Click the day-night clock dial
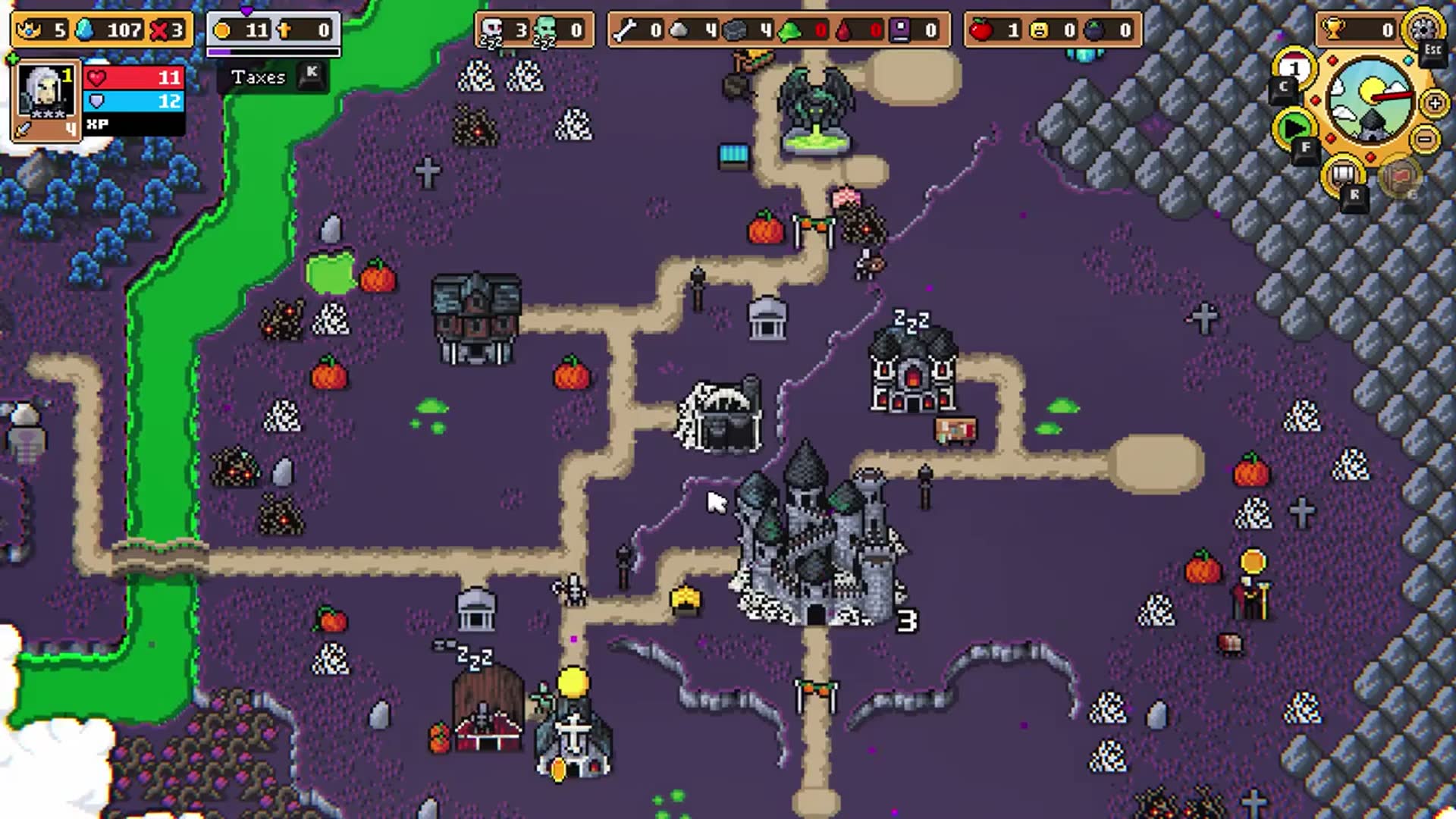The width and height of the screenshot is (1456, 819). tap(1370, 100)
